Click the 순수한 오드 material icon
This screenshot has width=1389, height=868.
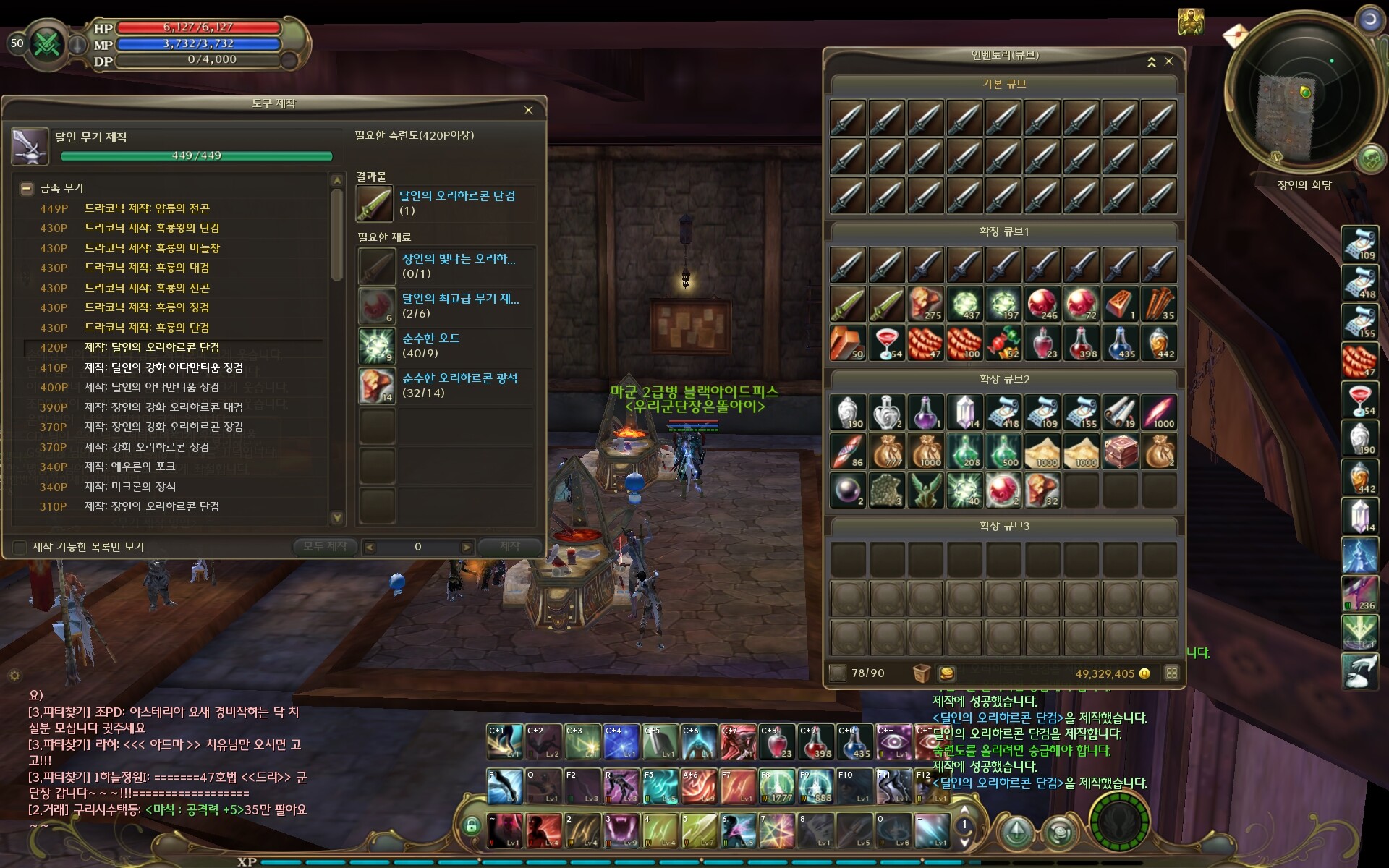pos(376,346)
